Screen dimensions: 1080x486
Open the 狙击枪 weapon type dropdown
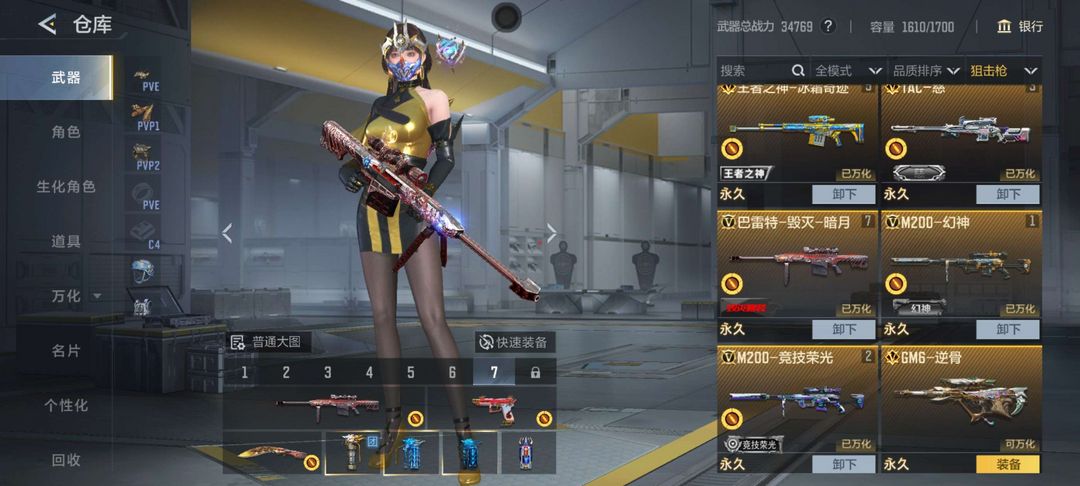tap(1003, 71)
